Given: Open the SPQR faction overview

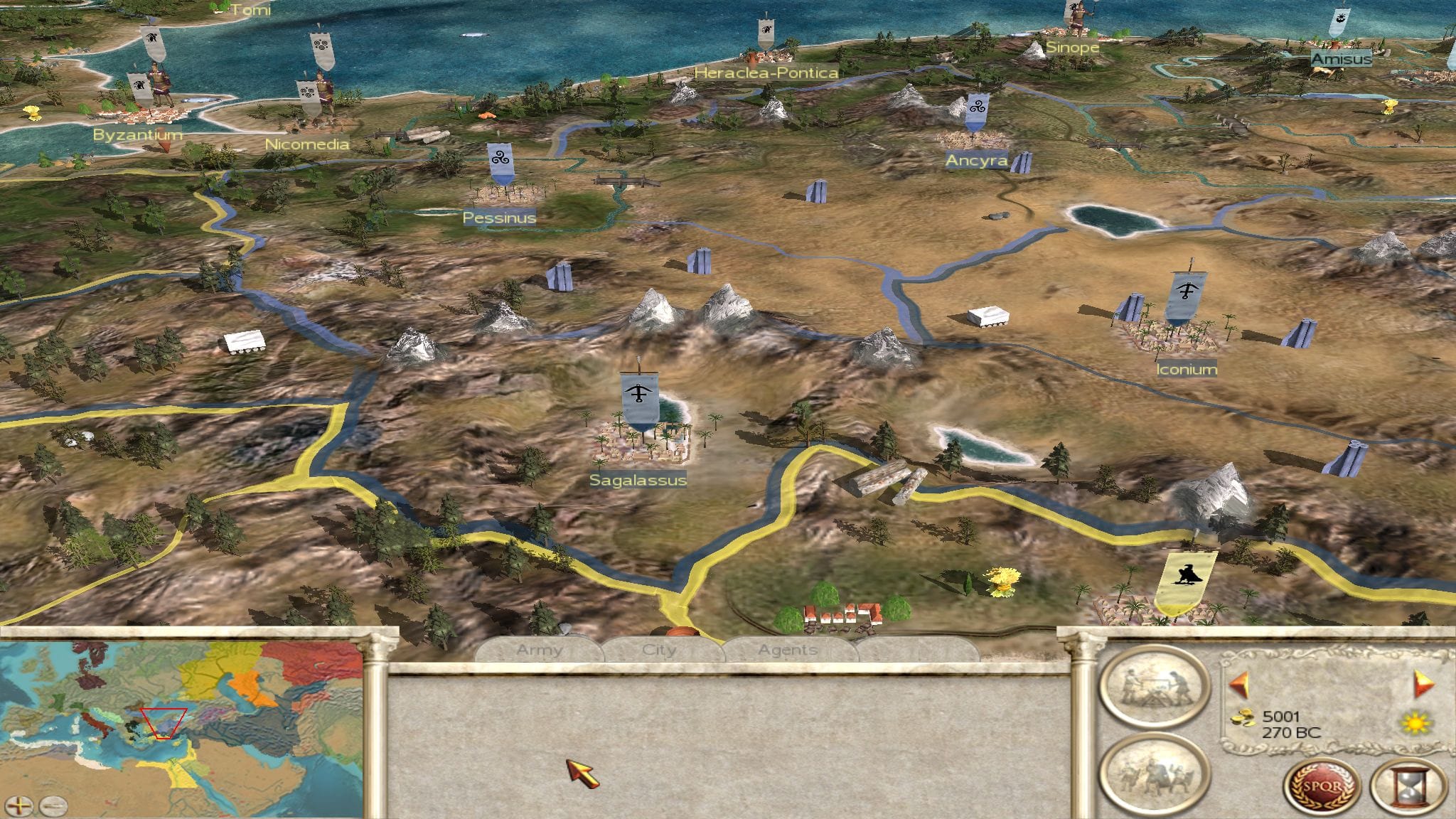Looking at the screenshot, I should [1321, 788].
